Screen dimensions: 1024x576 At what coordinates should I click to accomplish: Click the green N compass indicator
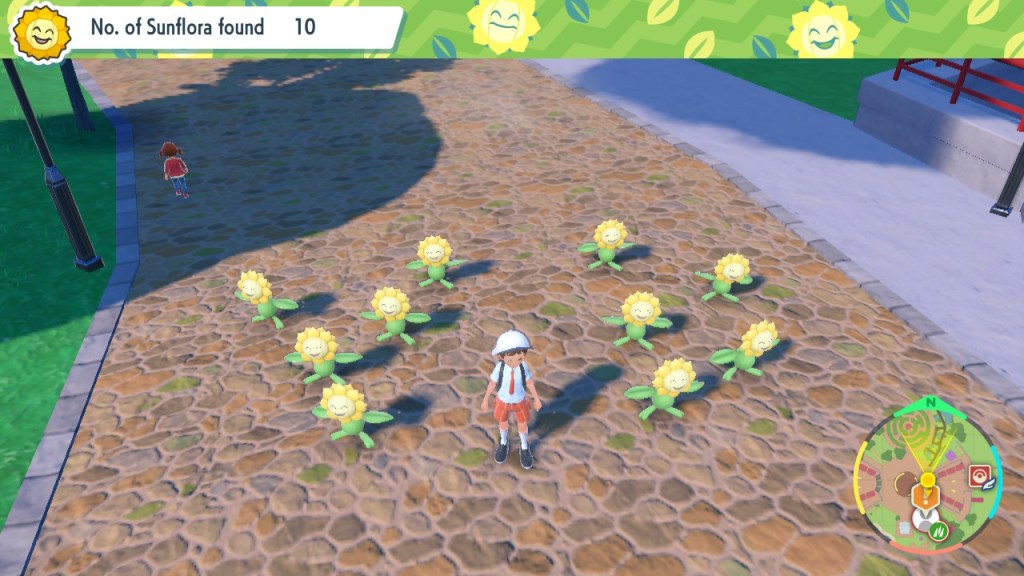tap(932, 402)
